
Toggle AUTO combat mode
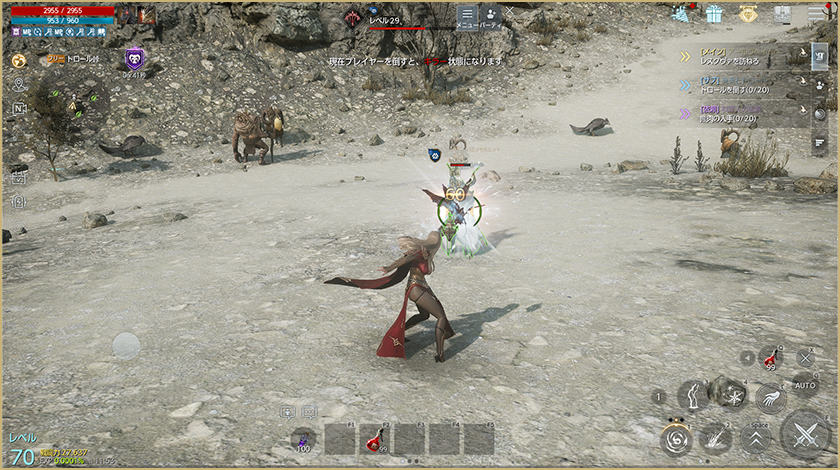pos(805,384)
